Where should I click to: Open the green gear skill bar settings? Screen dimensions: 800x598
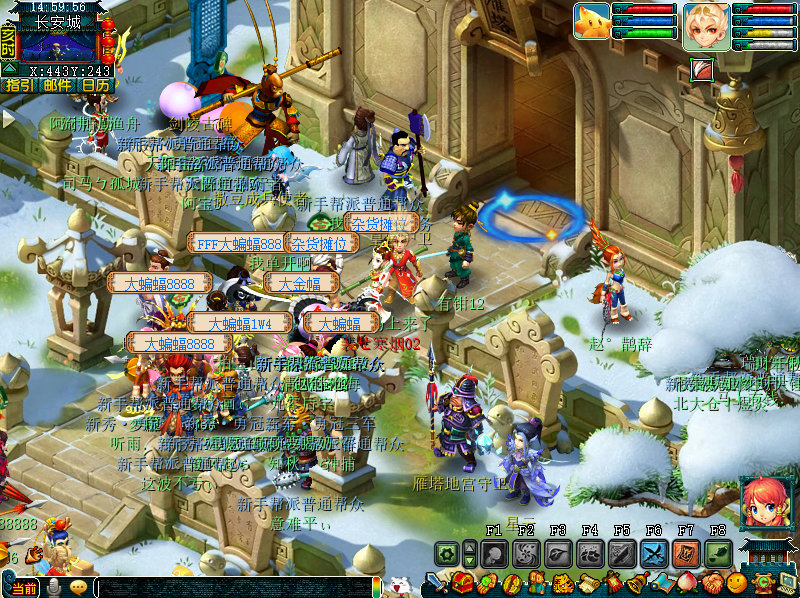446,554
